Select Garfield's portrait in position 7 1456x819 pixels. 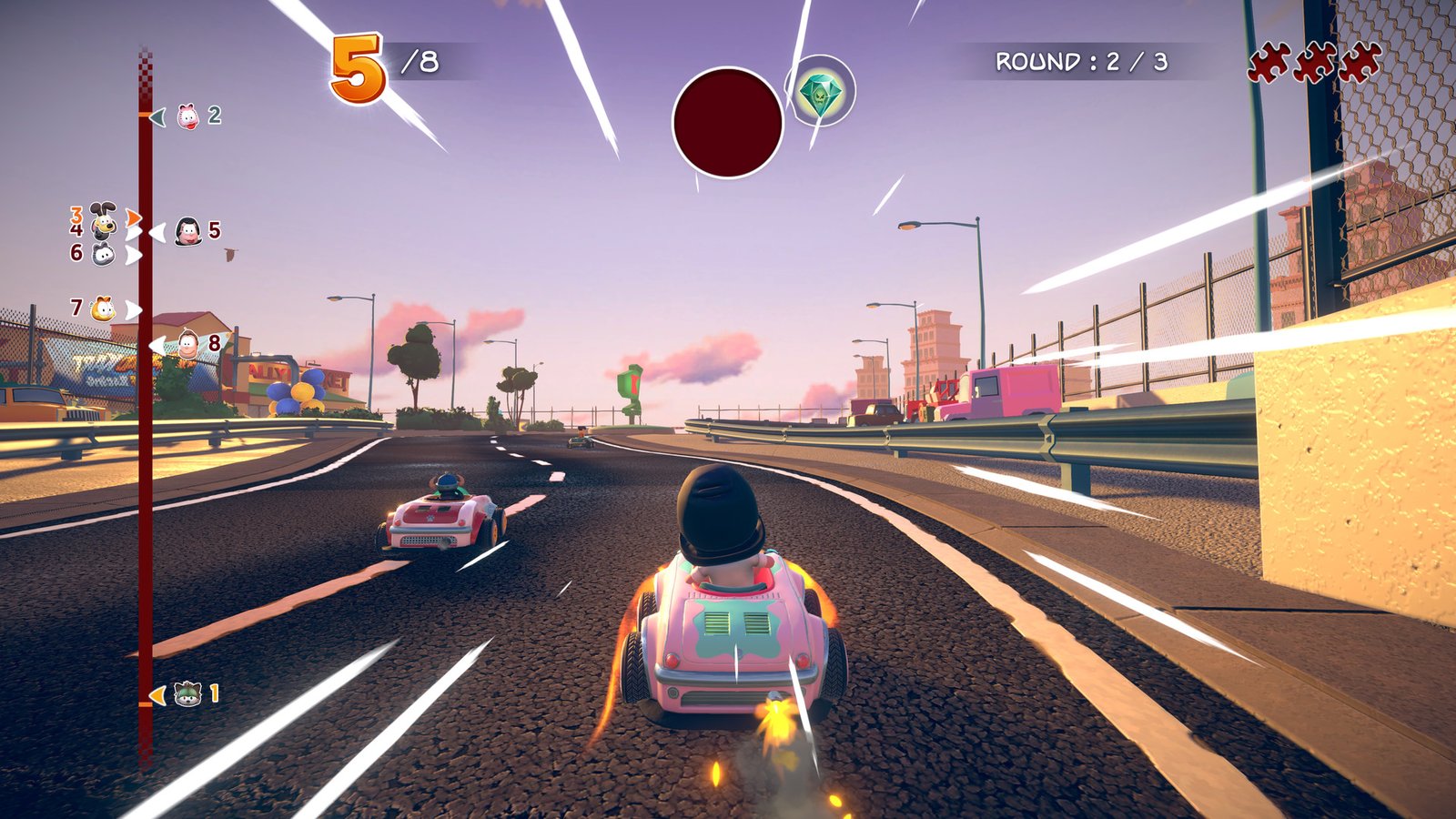click(103, 308)
